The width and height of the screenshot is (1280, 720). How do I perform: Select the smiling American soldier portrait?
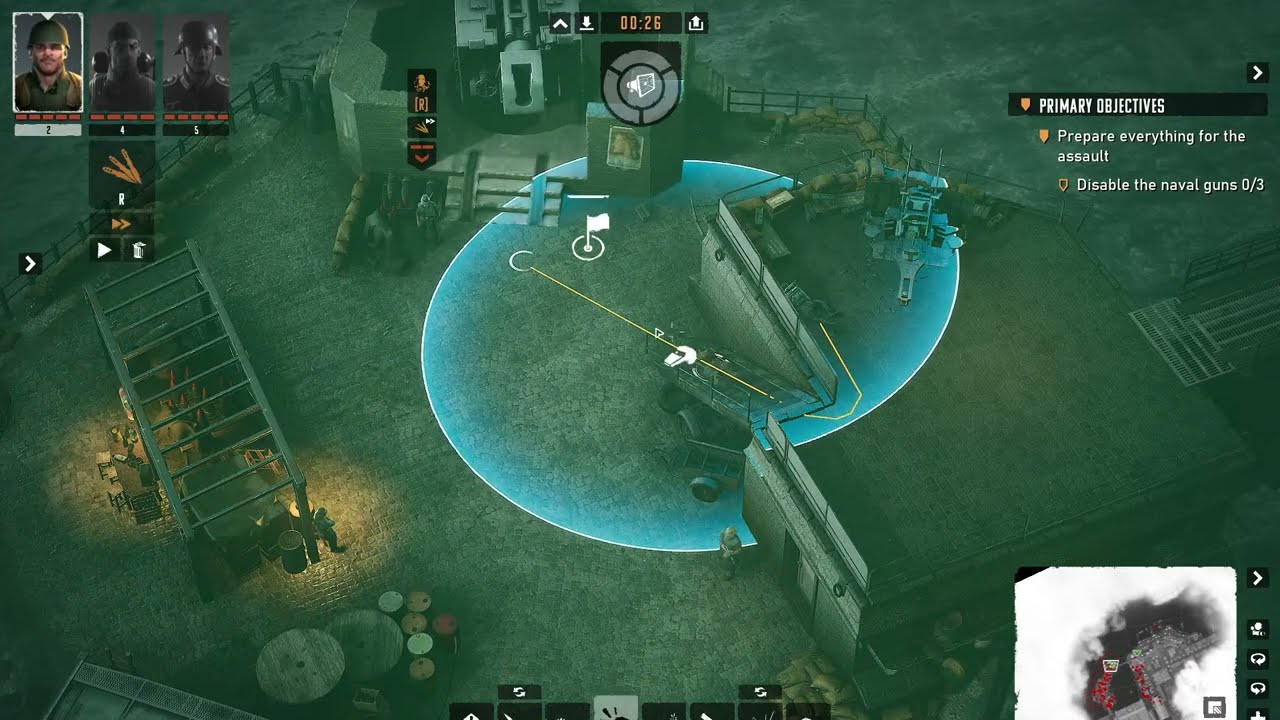coord(47,62)
